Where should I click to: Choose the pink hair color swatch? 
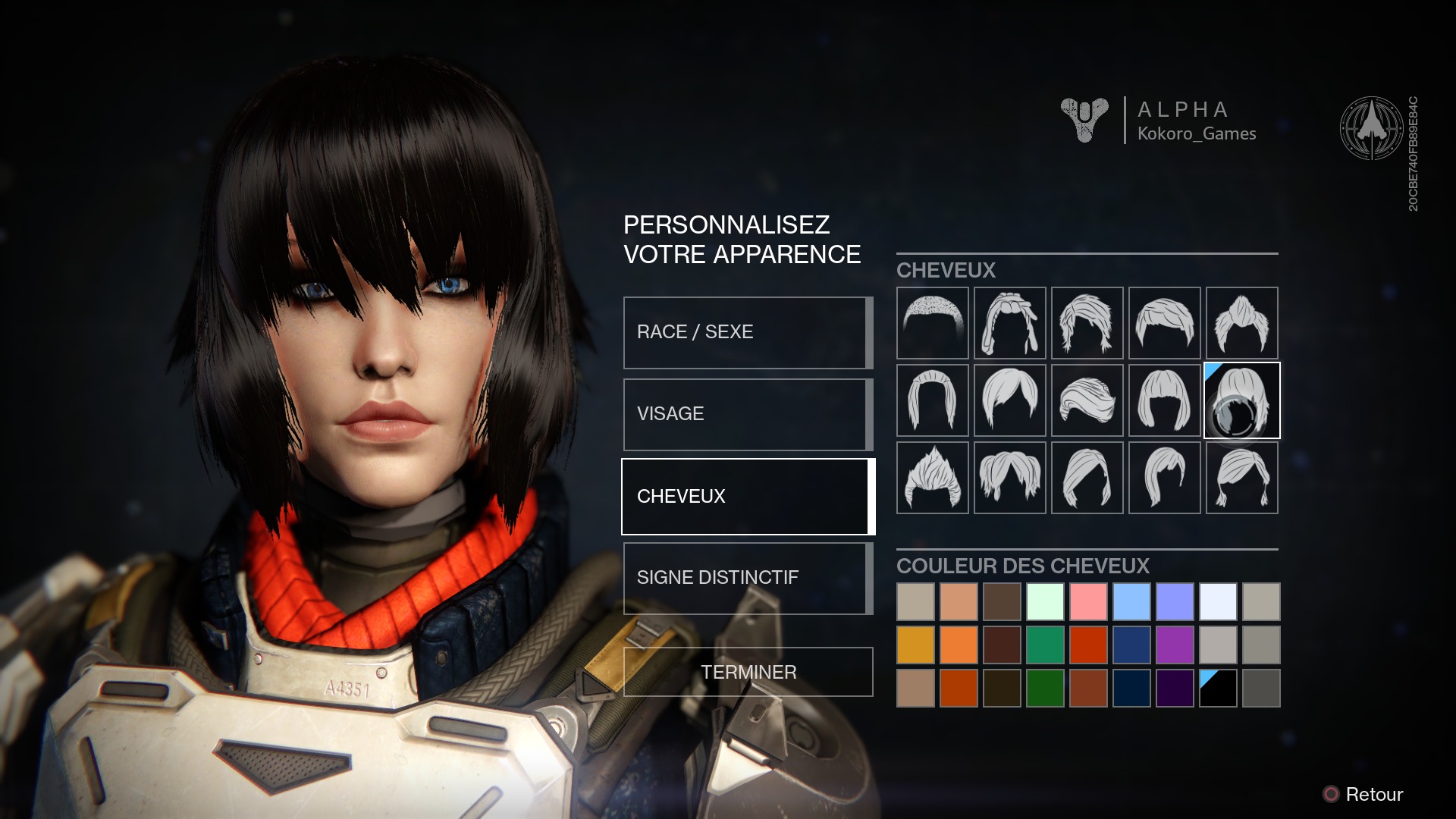[x=1088, y=601]
